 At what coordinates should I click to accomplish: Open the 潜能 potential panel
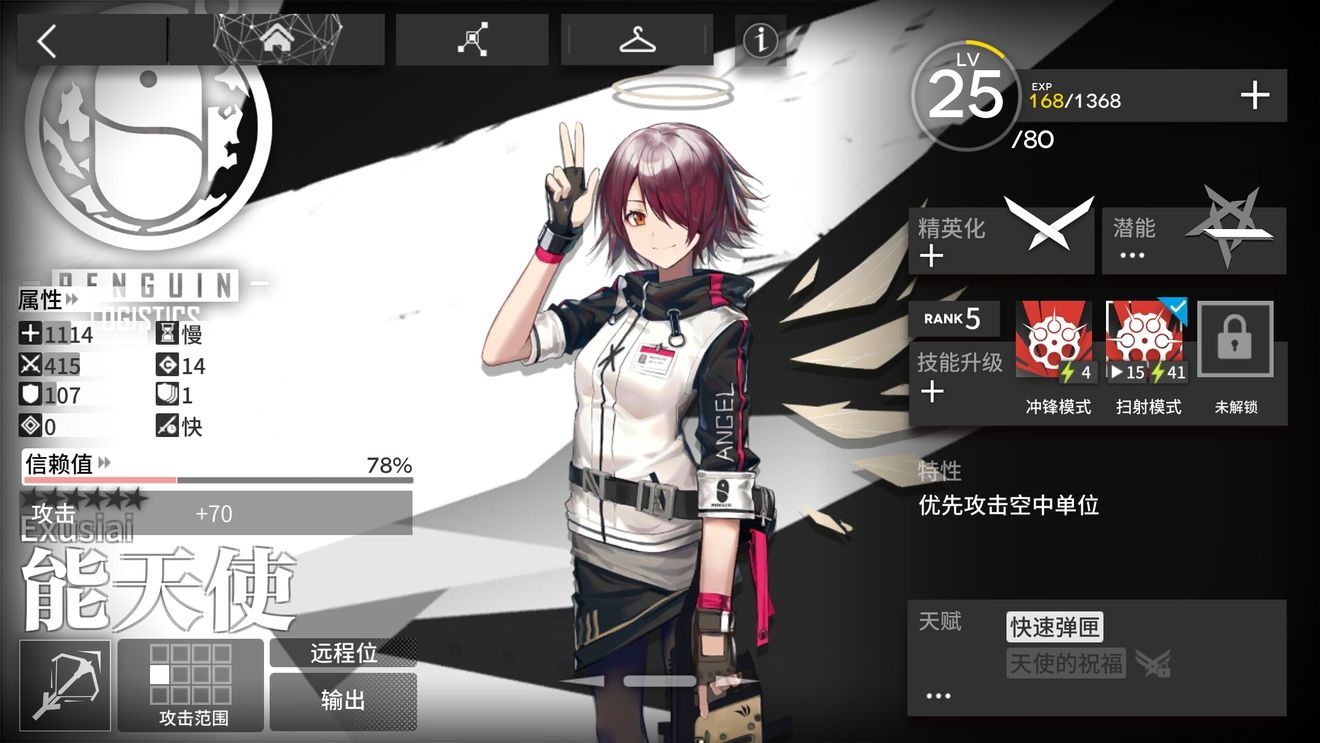(x=1193, y=240)
